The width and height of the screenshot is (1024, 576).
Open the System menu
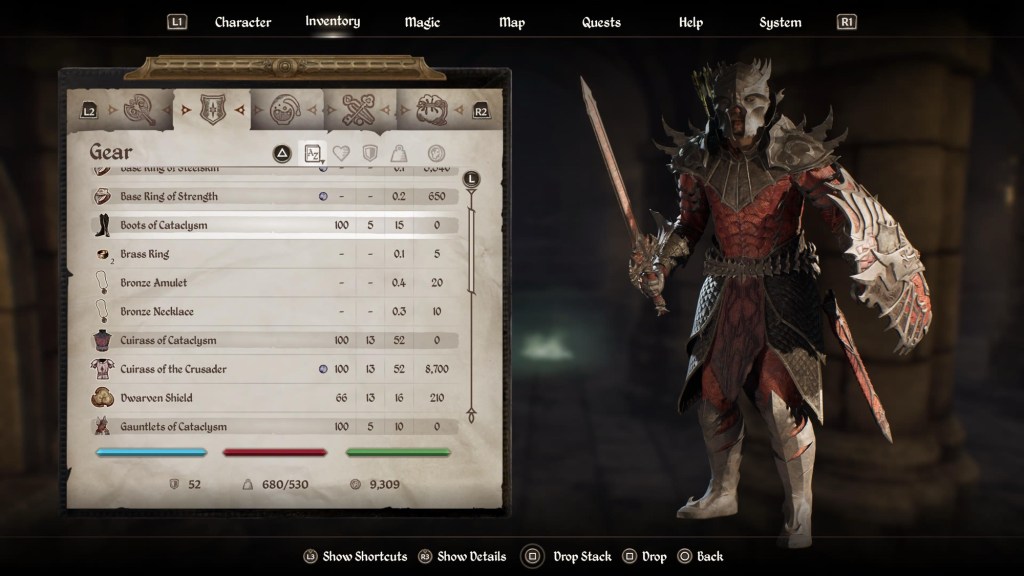[x=780, y=22]
